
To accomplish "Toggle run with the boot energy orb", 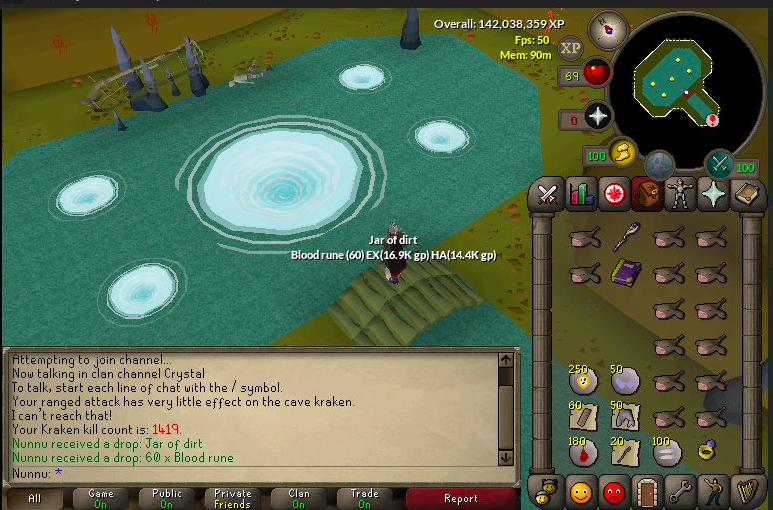I will click(623, 151).
